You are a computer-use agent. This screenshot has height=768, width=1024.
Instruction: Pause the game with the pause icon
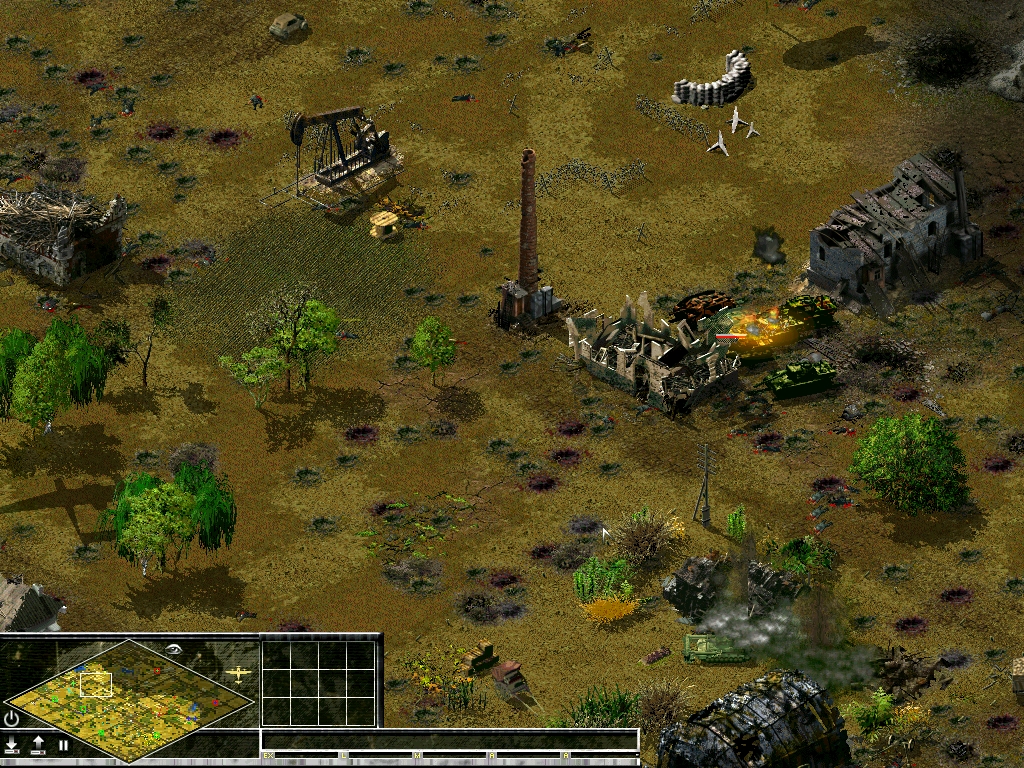click(x=63, y=745)
